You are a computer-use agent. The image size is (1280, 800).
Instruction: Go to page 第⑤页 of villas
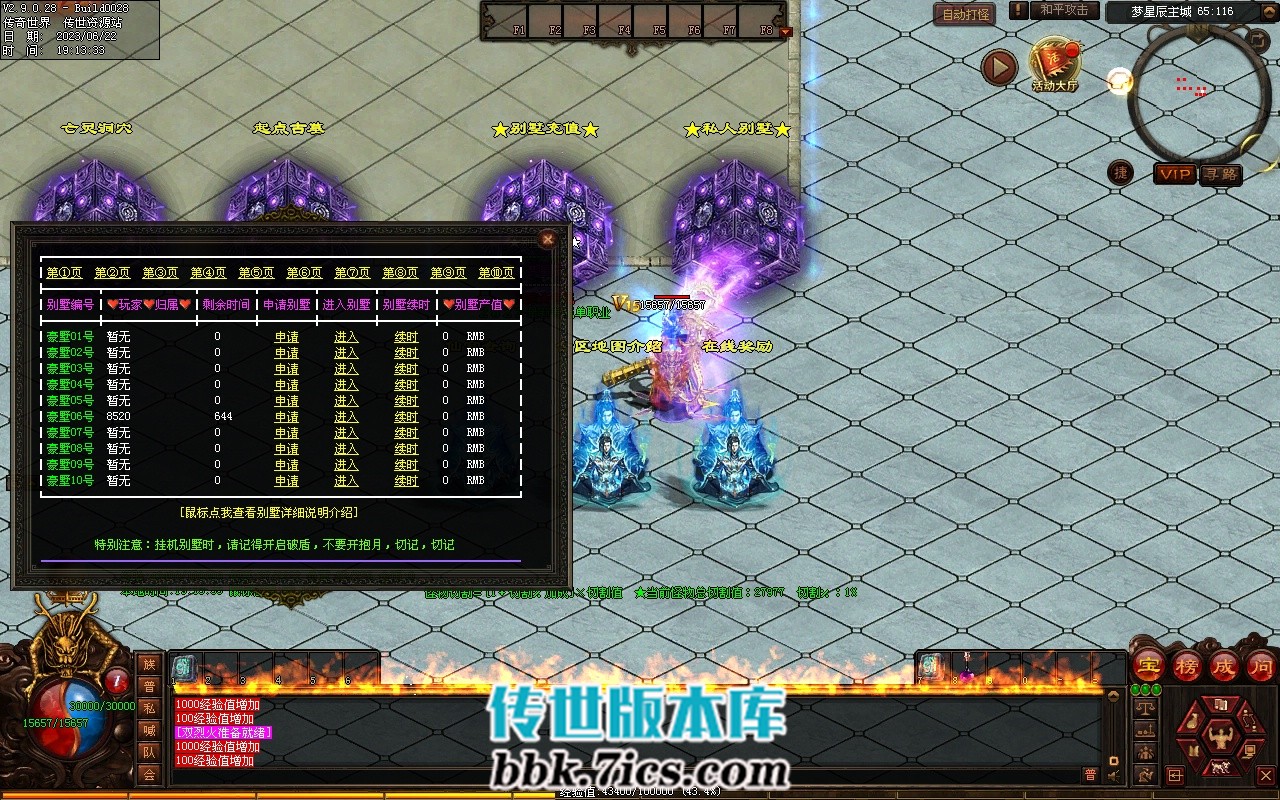click(256, 273)
